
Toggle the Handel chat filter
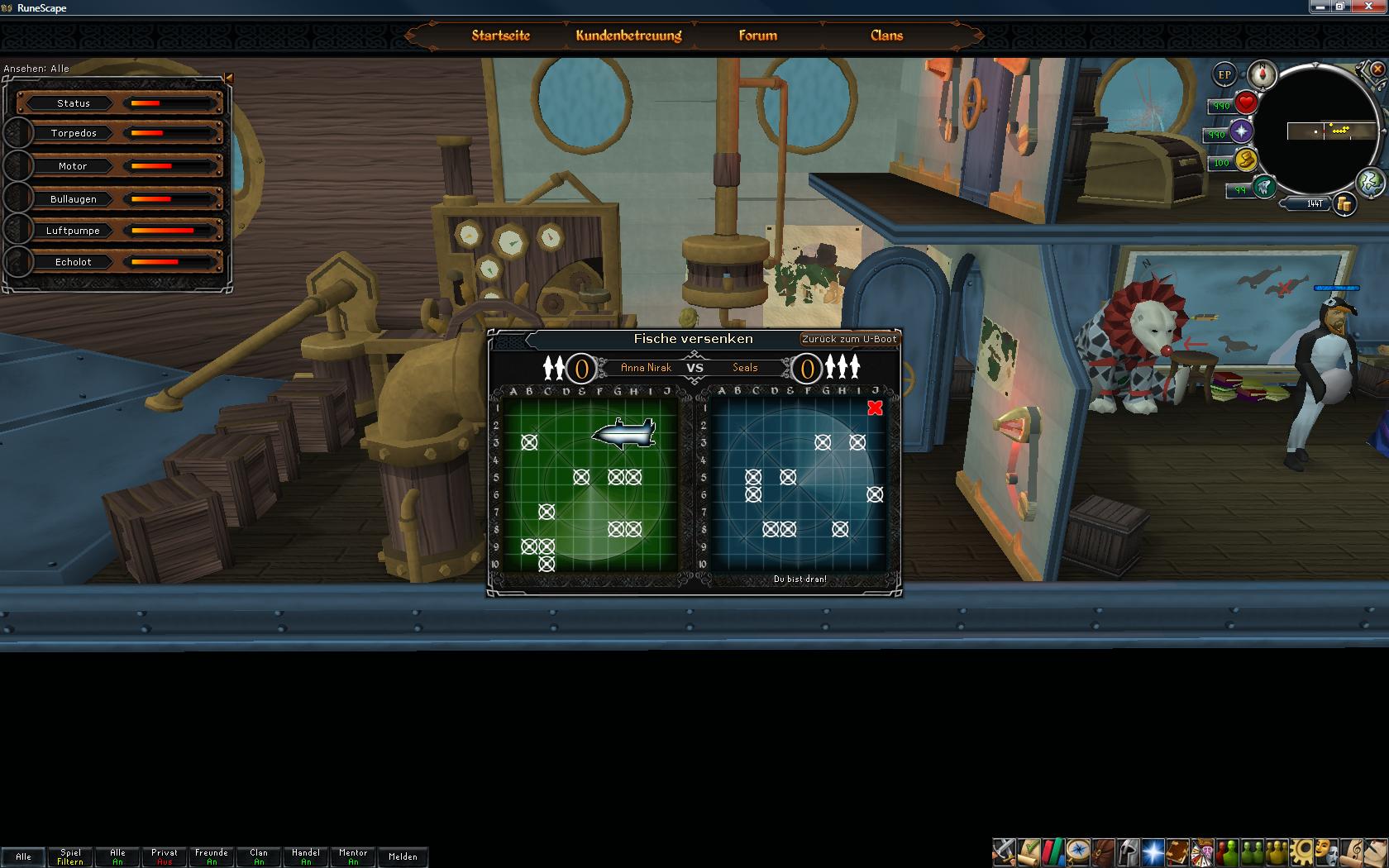click(x=306, y=856)
